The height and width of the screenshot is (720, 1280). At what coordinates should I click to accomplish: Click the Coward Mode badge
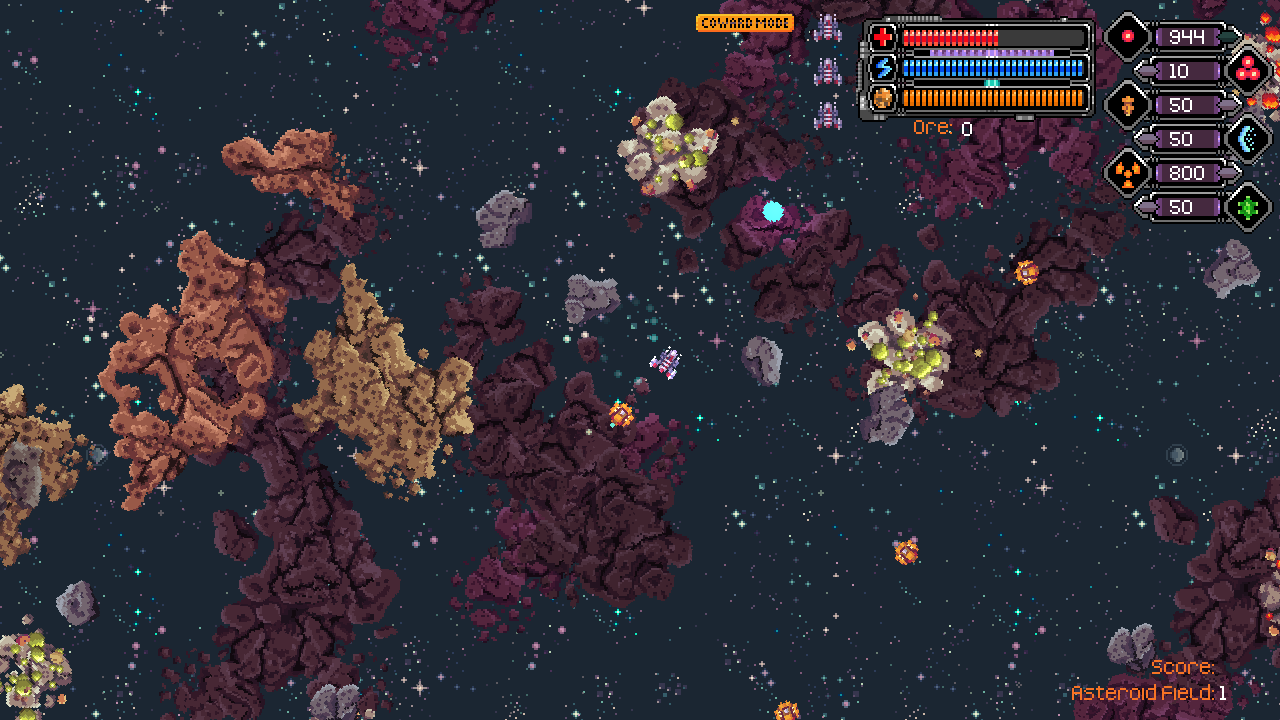[x=745, y=23]
